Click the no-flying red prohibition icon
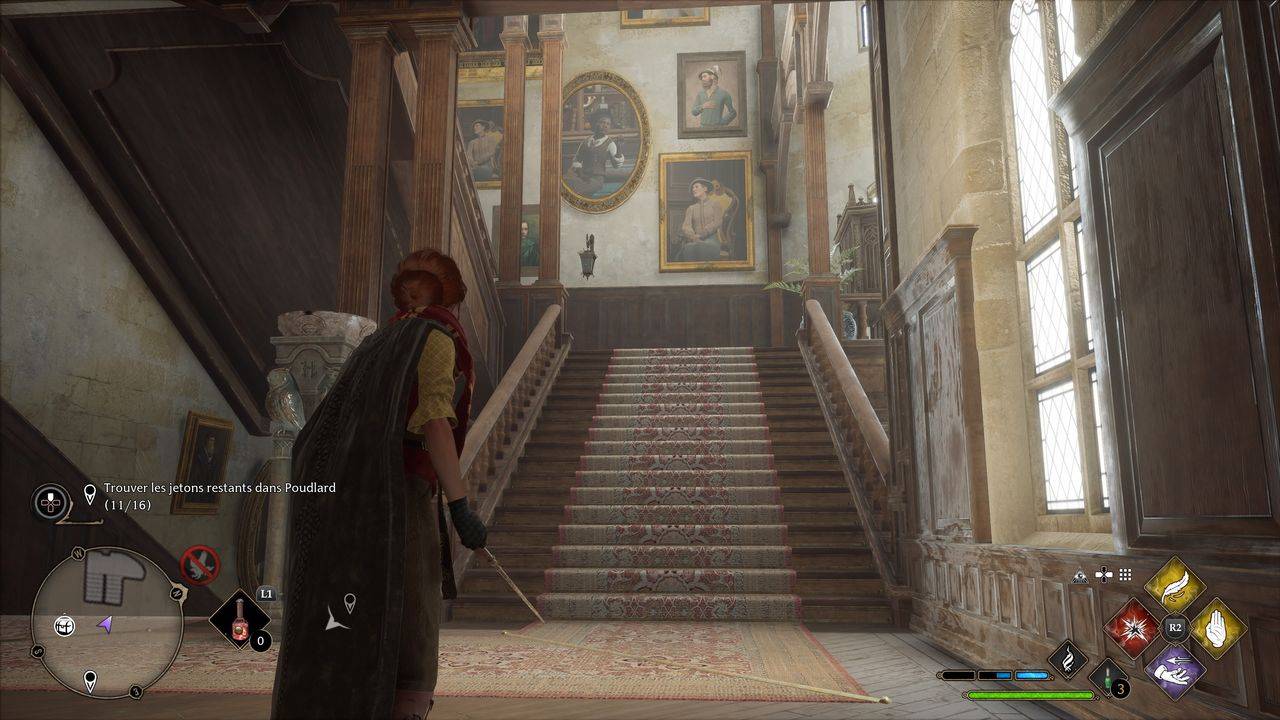This screenshot has width=1280, height=720. (199, 565)
